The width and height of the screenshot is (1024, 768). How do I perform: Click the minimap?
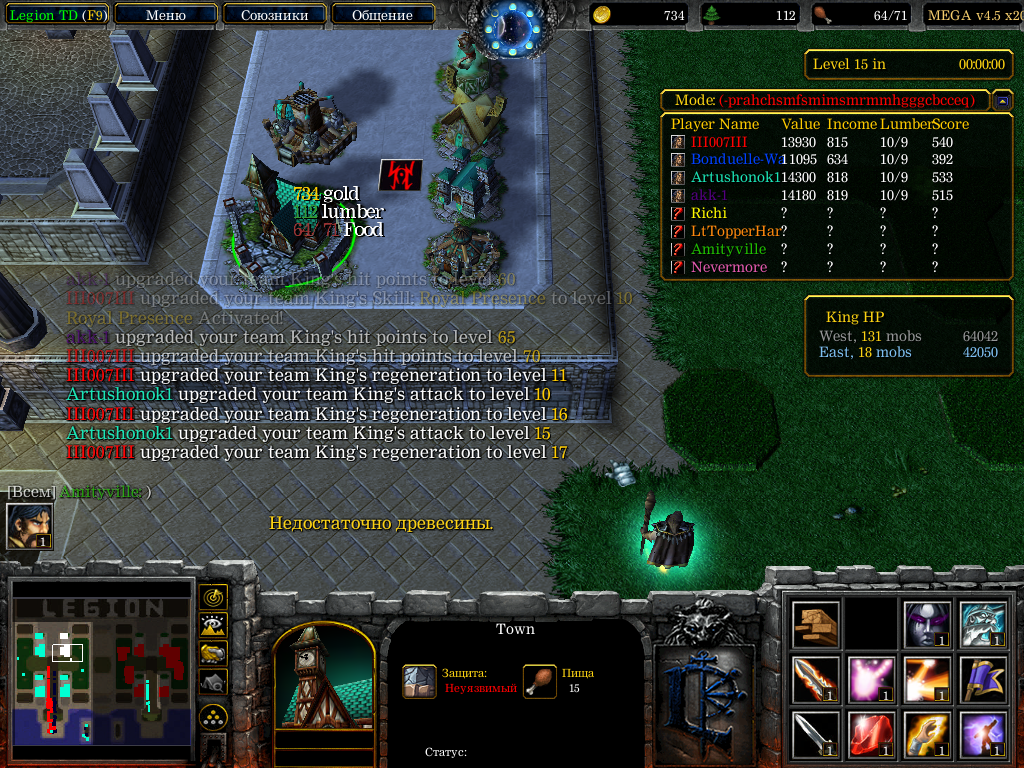click(101, 672)
